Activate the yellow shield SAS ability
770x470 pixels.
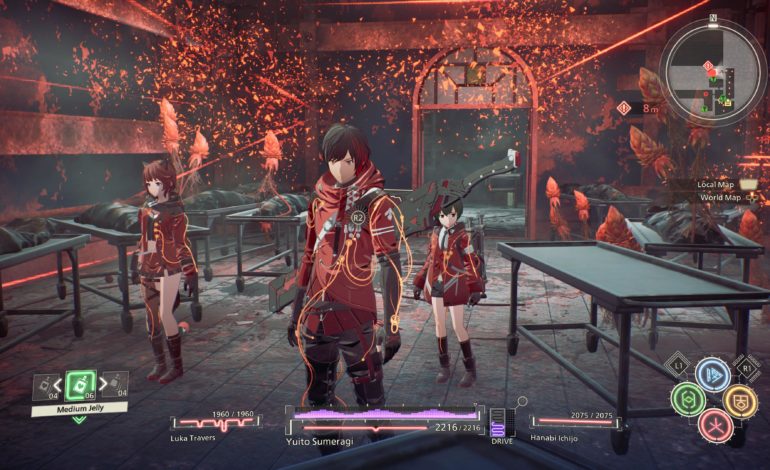(x=738, y=400)
